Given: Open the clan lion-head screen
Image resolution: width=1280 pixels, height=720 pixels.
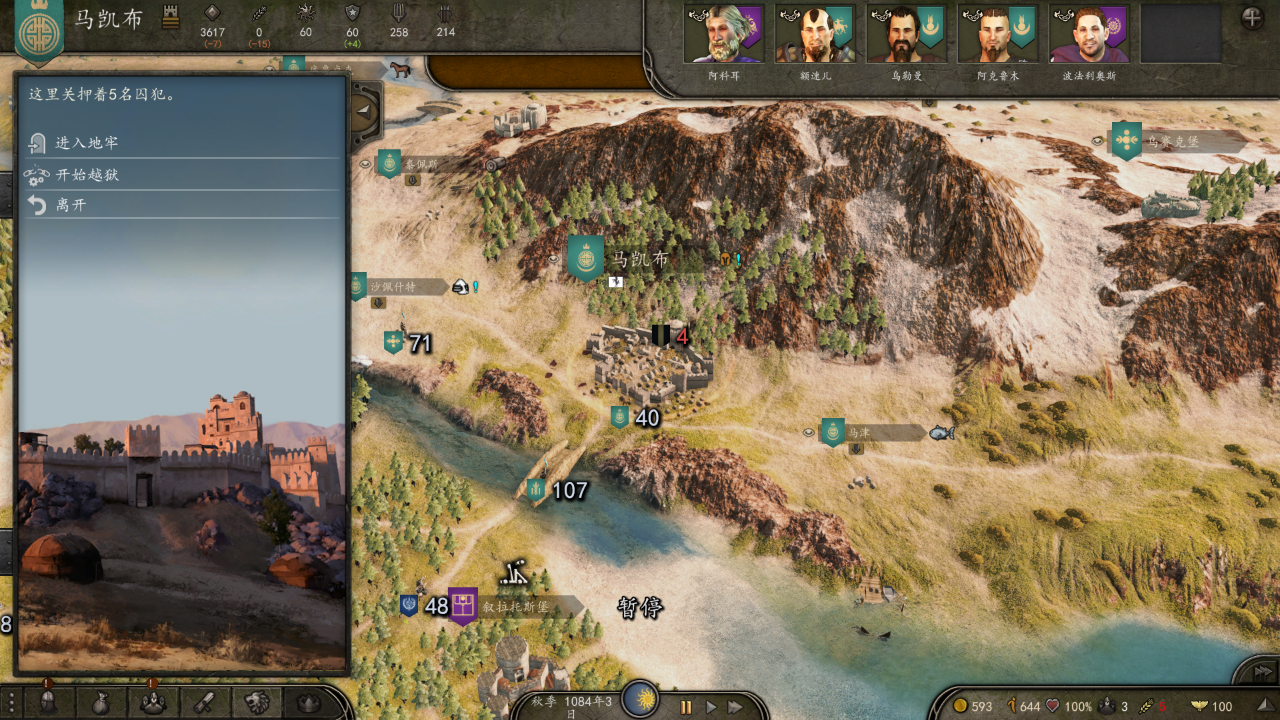Looking at the screenshot, I should (x=256, y=703).
